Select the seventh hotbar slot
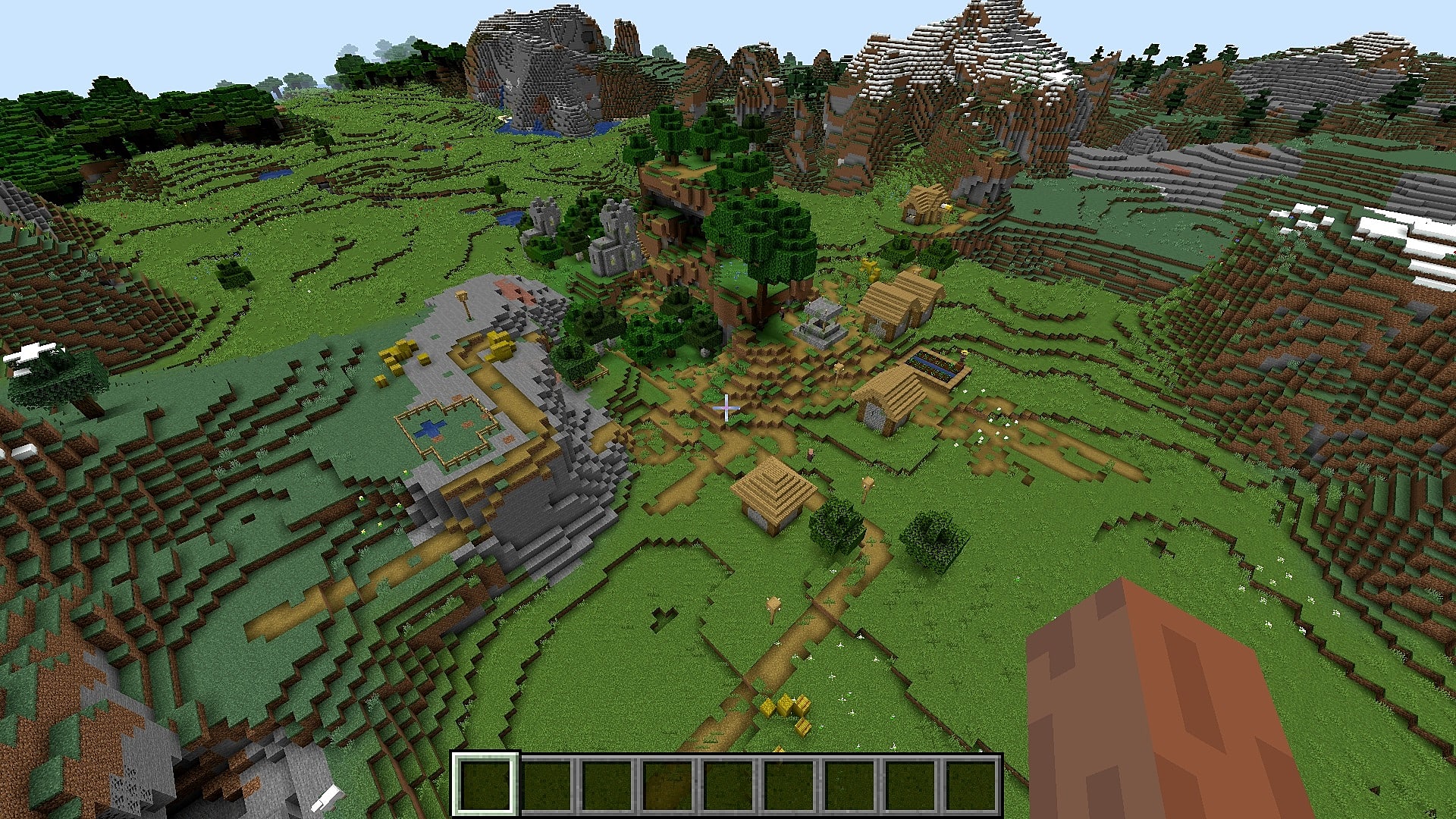This screenshot has height=819, width=1456. (849, 787)
